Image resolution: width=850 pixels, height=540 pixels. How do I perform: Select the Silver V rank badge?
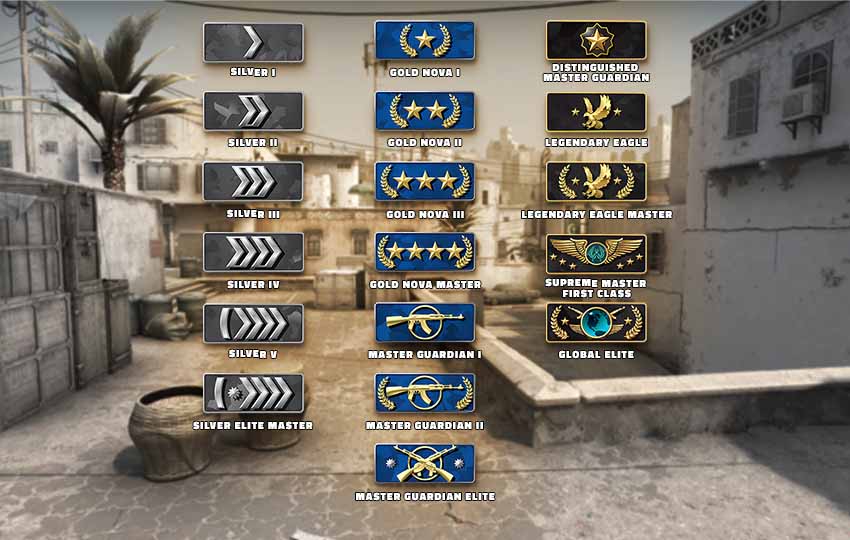(x=253, y=324)
